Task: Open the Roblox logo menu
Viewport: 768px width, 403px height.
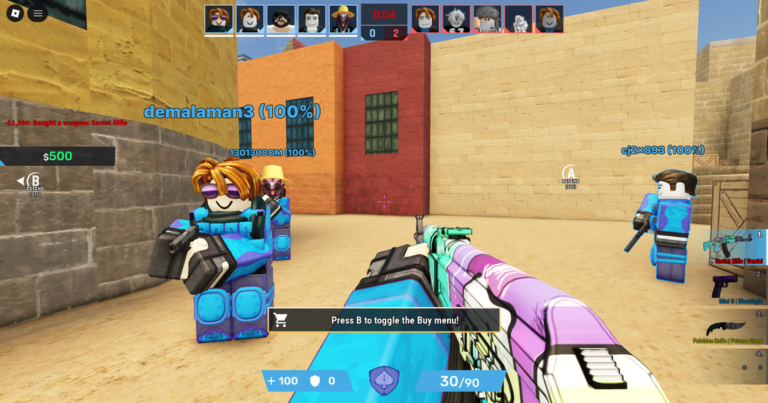Action: pyautogui.click(x=15, y=14)
